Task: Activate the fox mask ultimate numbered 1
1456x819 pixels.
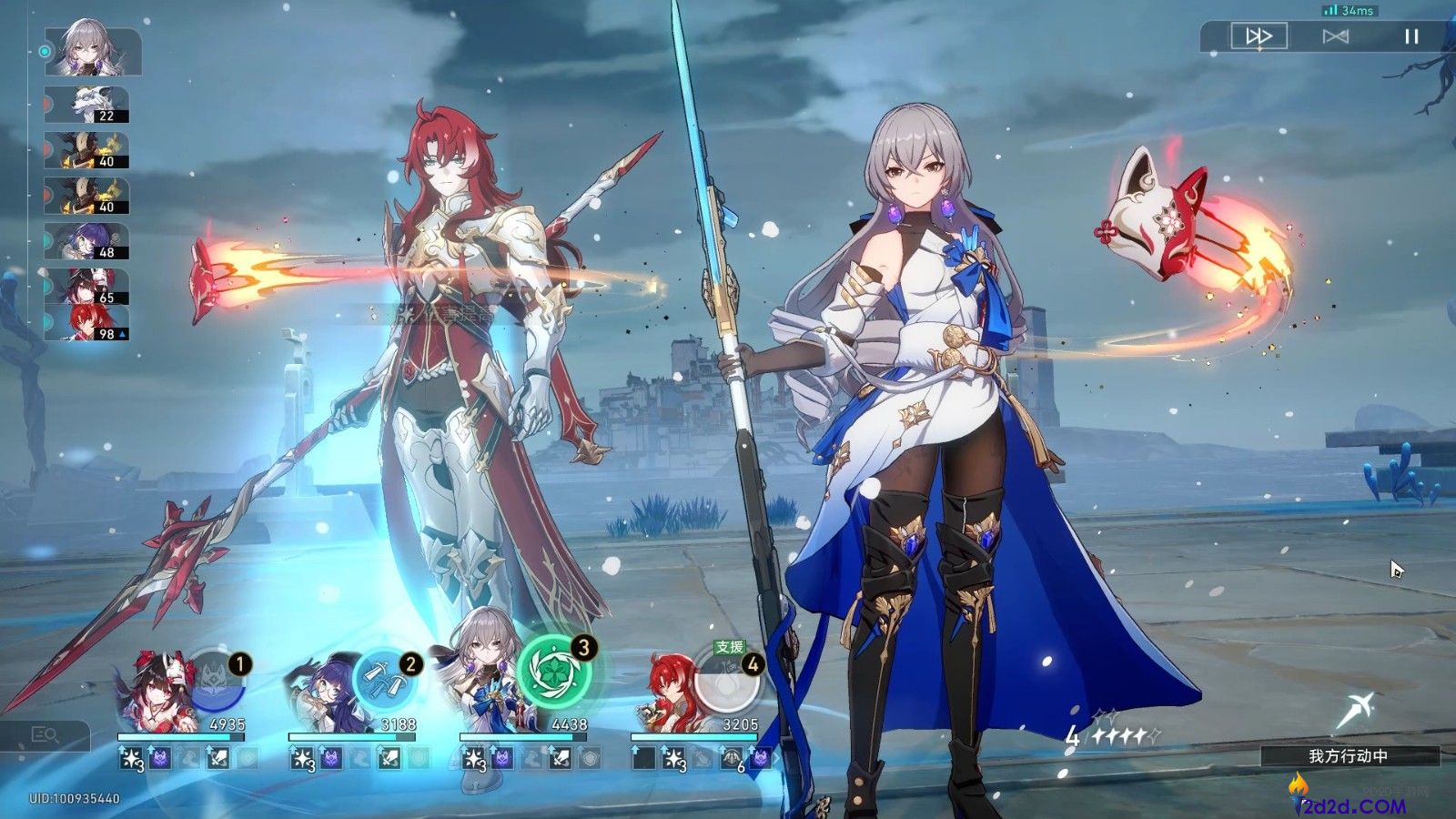Action: pos(215,682)
